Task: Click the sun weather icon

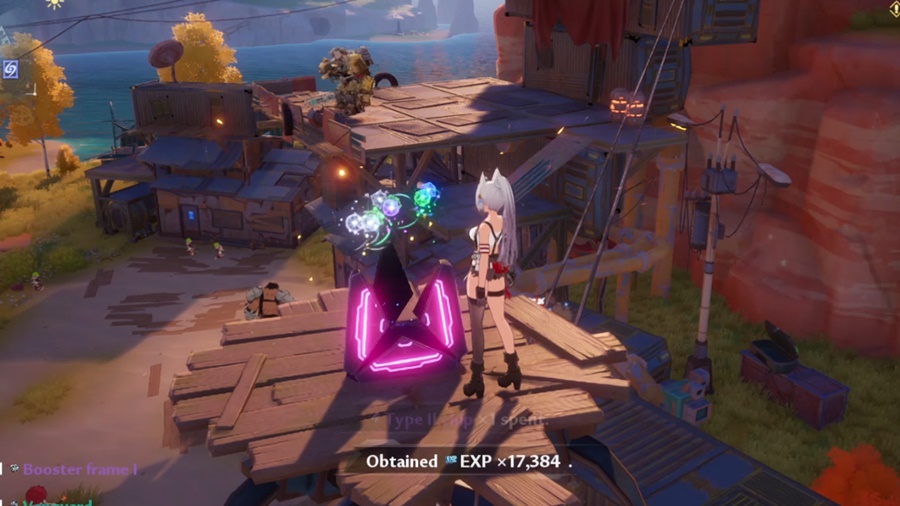Action: (54, 3)
